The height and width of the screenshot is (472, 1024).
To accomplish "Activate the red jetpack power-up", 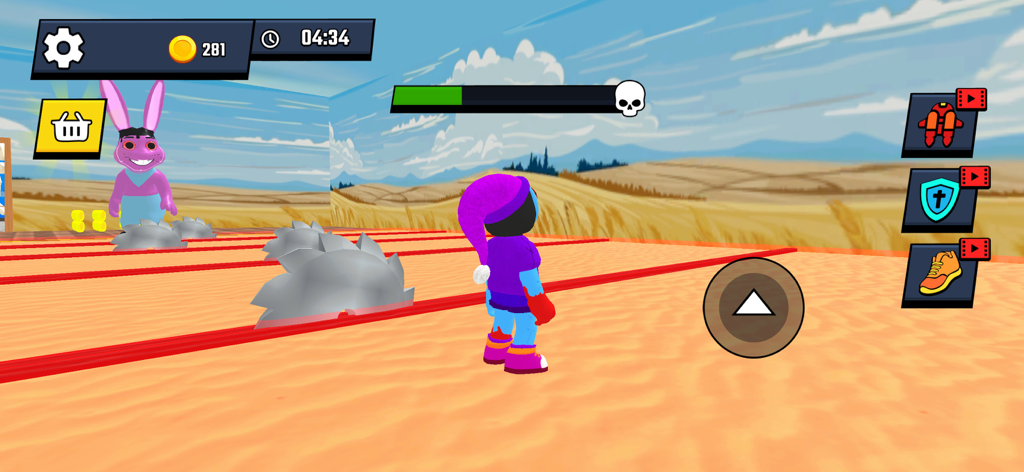I will pyautogui.click(x=940, y=126).
